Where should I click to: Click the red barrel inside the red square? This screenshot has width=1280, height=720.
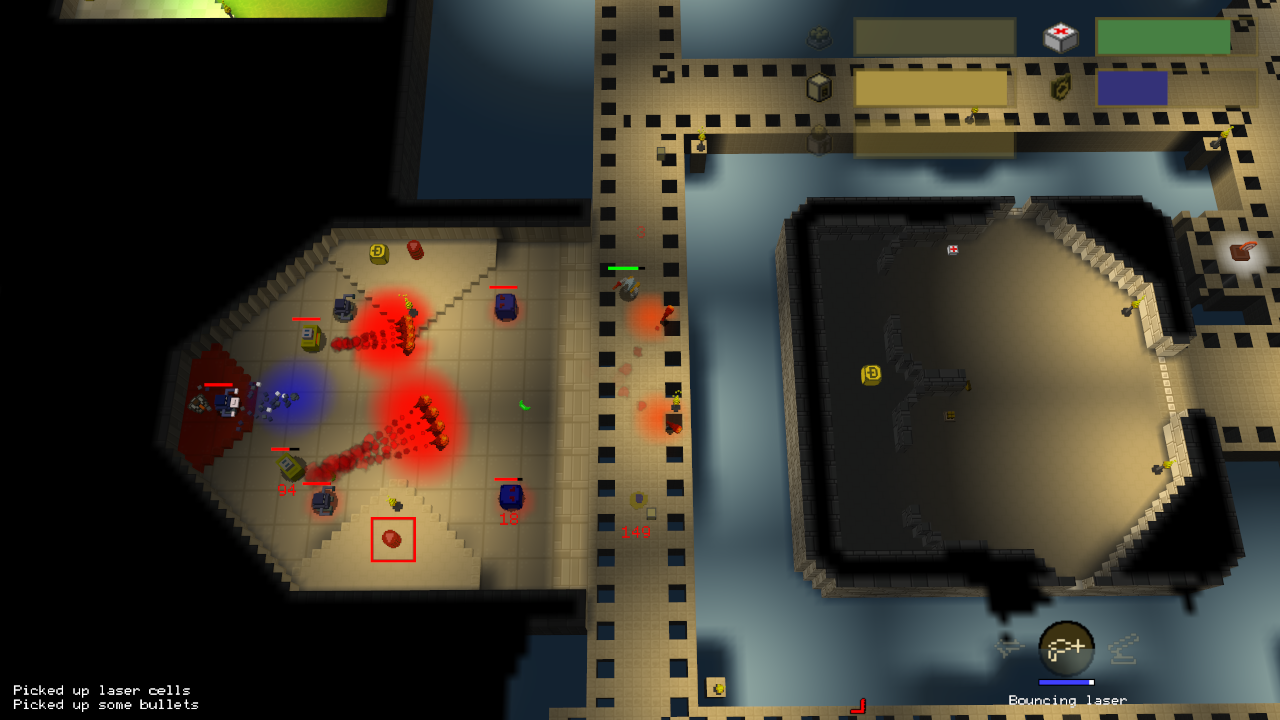pos(391,539)
